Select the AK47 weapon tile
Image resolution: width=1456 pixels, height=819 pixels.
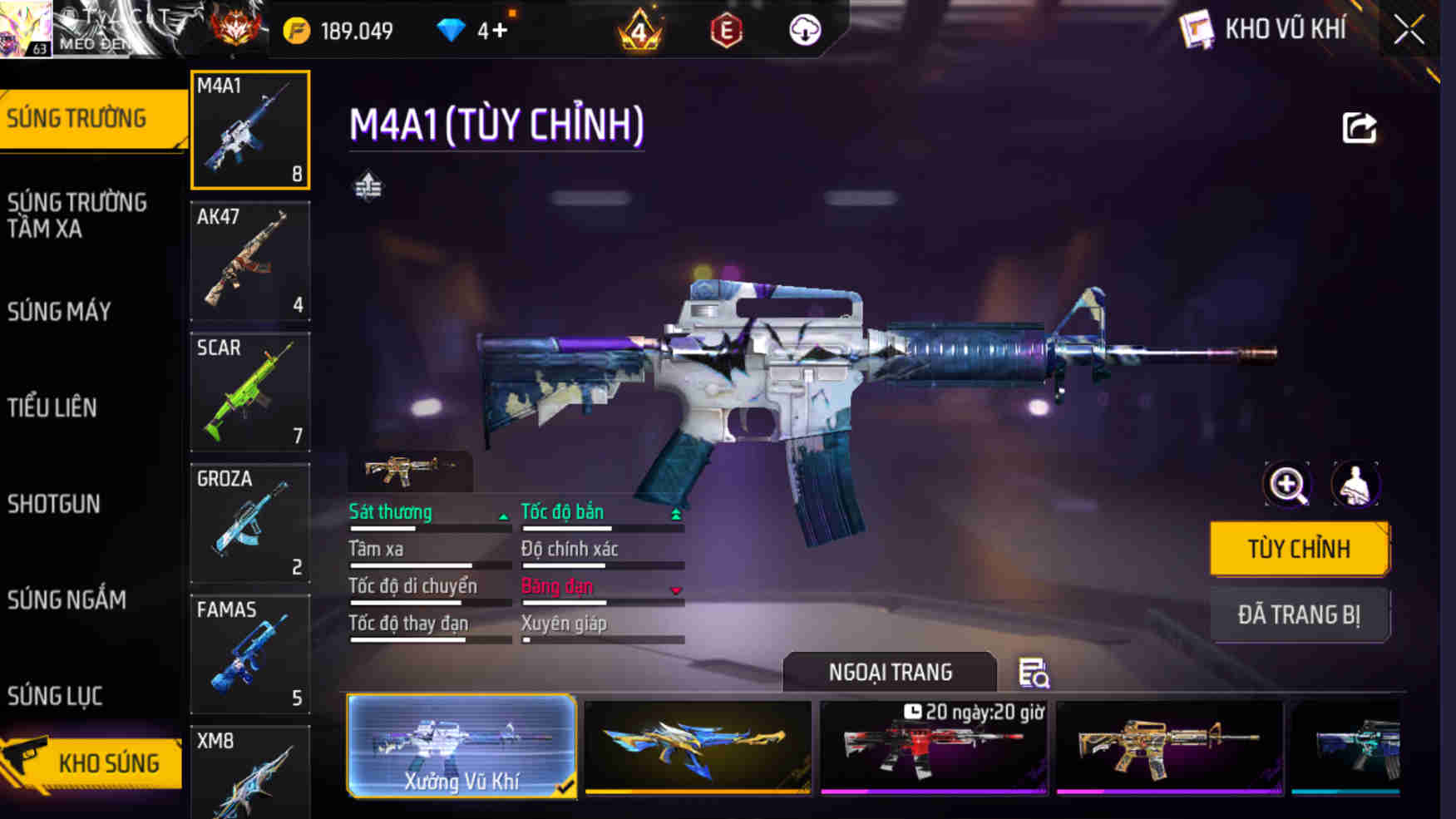(x=250, y=260)
